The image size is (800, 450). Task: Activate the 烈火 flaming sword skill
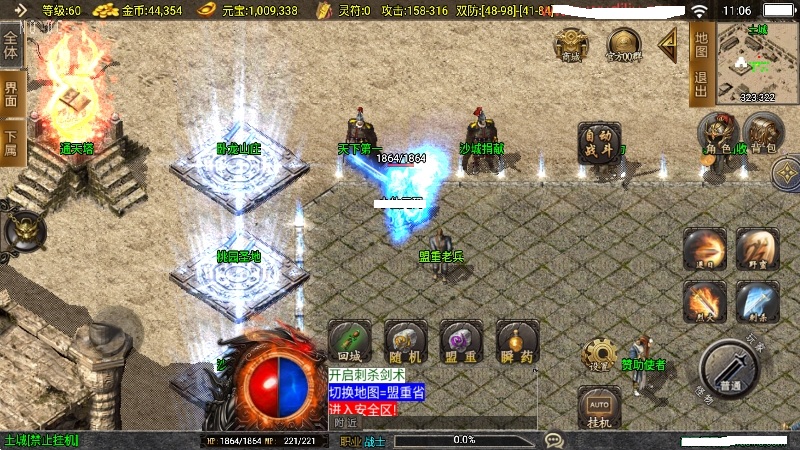[x=704, y=301]
